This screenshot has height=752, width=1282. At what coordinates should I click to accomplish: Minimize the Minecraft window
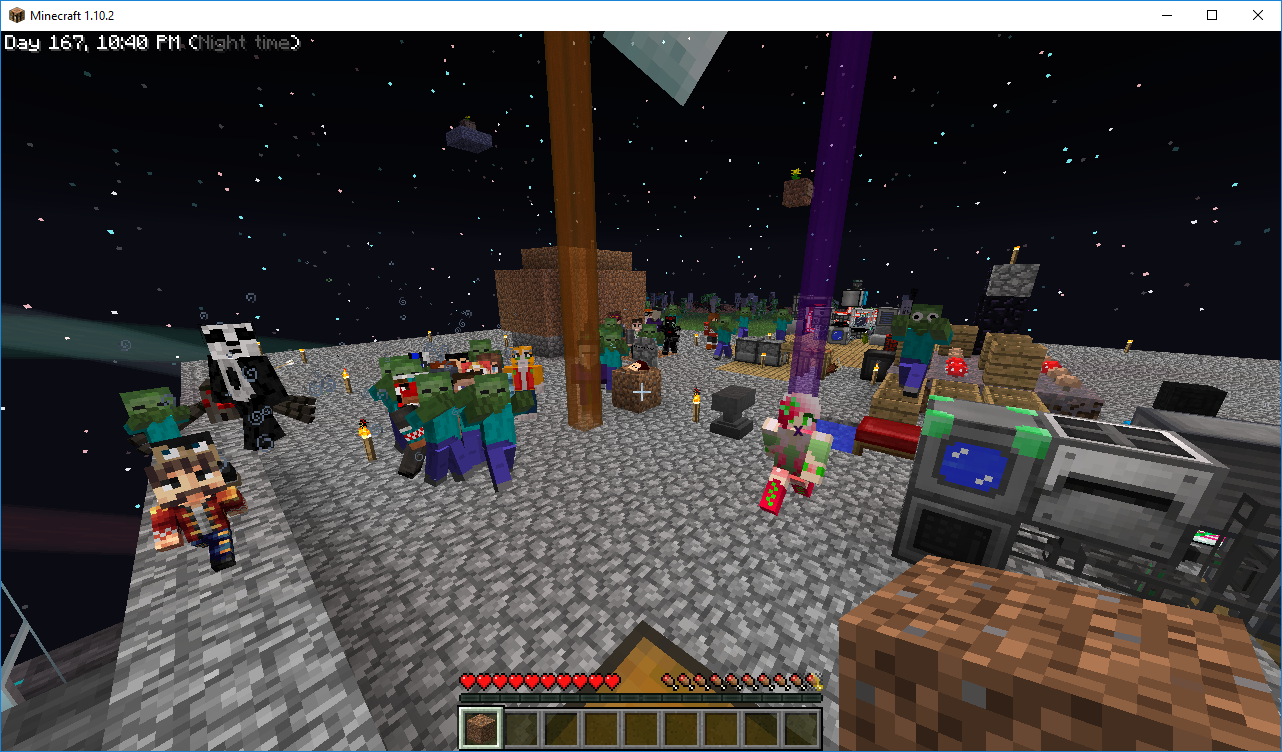click(x=1166, y=15)
